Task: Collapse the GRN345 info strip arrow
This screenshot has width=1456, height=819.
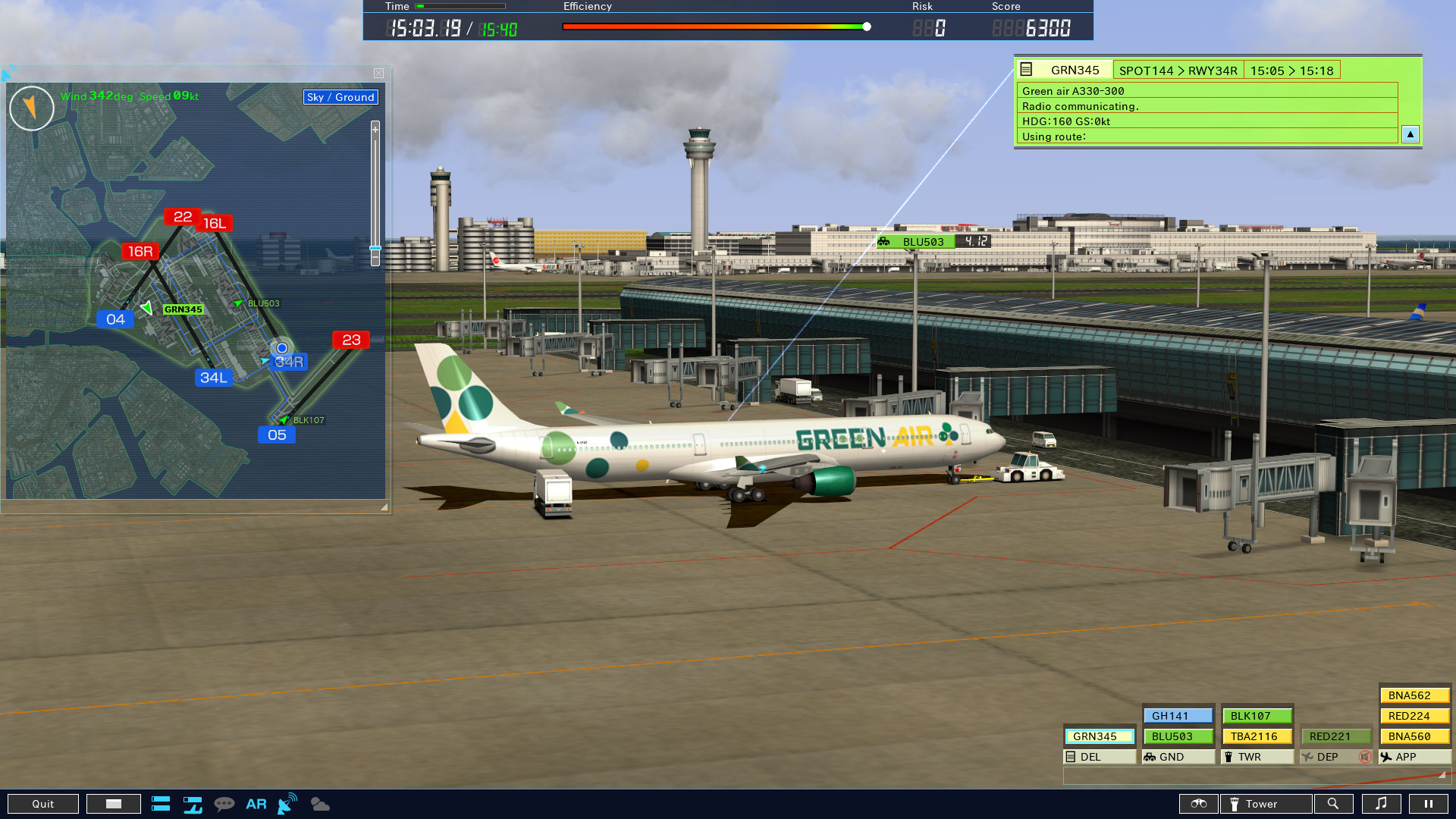Action: click(x=1410, y=134)
